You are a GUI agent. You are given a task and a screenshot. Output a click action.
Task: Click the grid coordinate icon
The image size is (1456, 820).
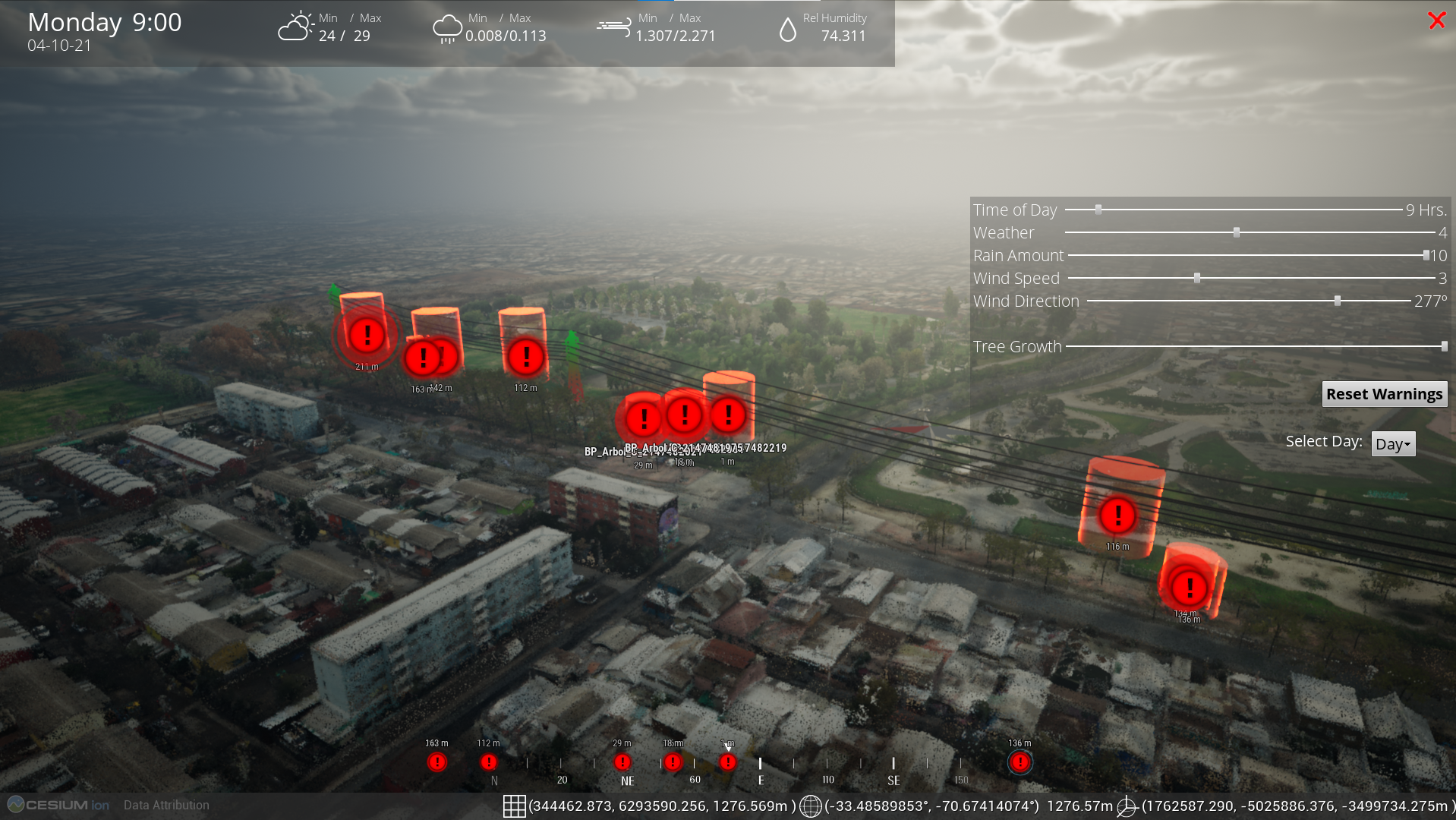[514, 806]
